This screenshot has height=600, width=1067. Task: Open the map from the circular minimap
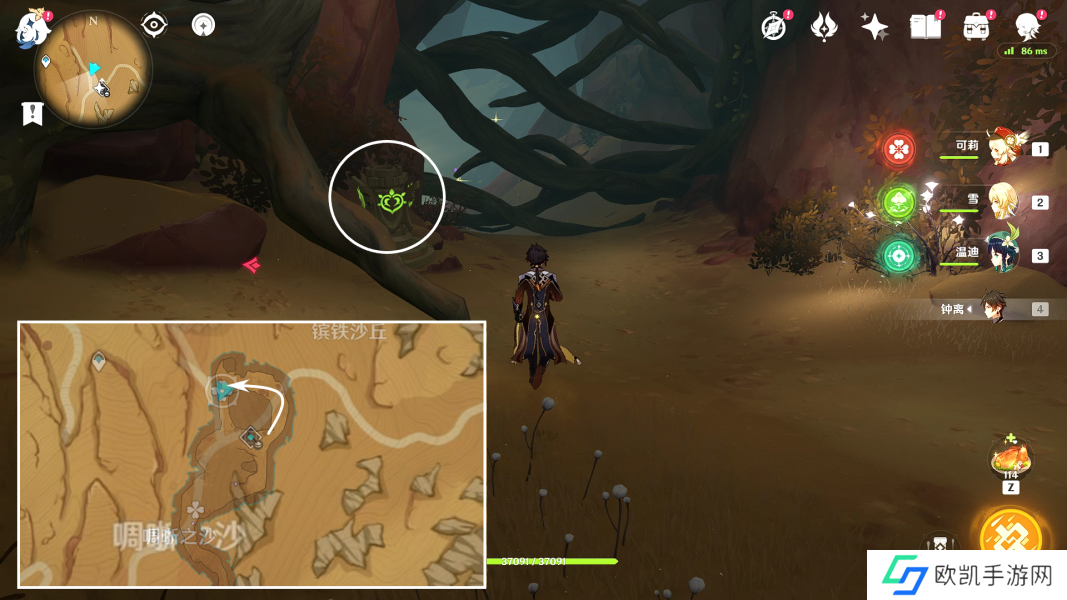(x=93, y=70)
